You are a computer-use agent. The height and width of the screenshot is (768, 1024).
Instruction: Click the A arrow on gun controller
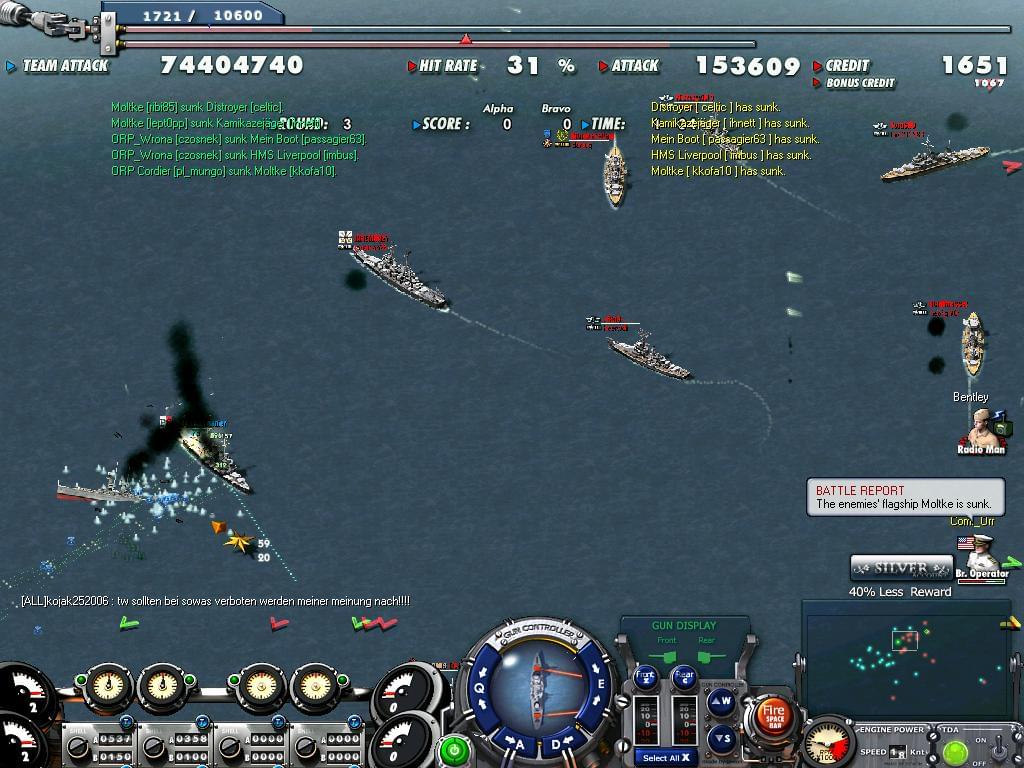click(513, 743)
